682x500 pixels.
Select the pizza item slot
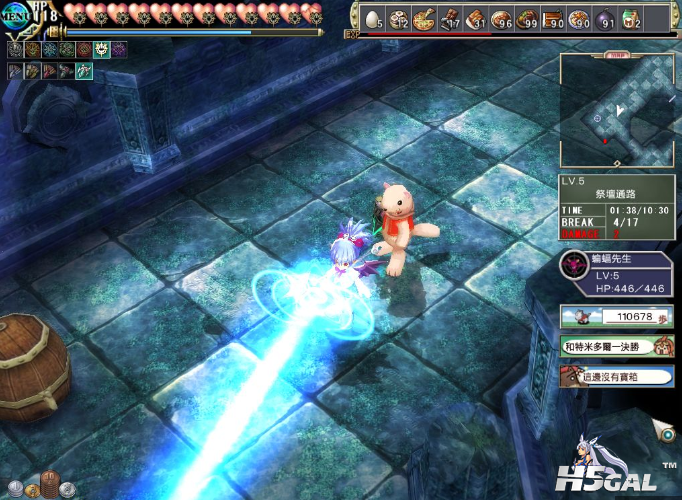[423, 18]
